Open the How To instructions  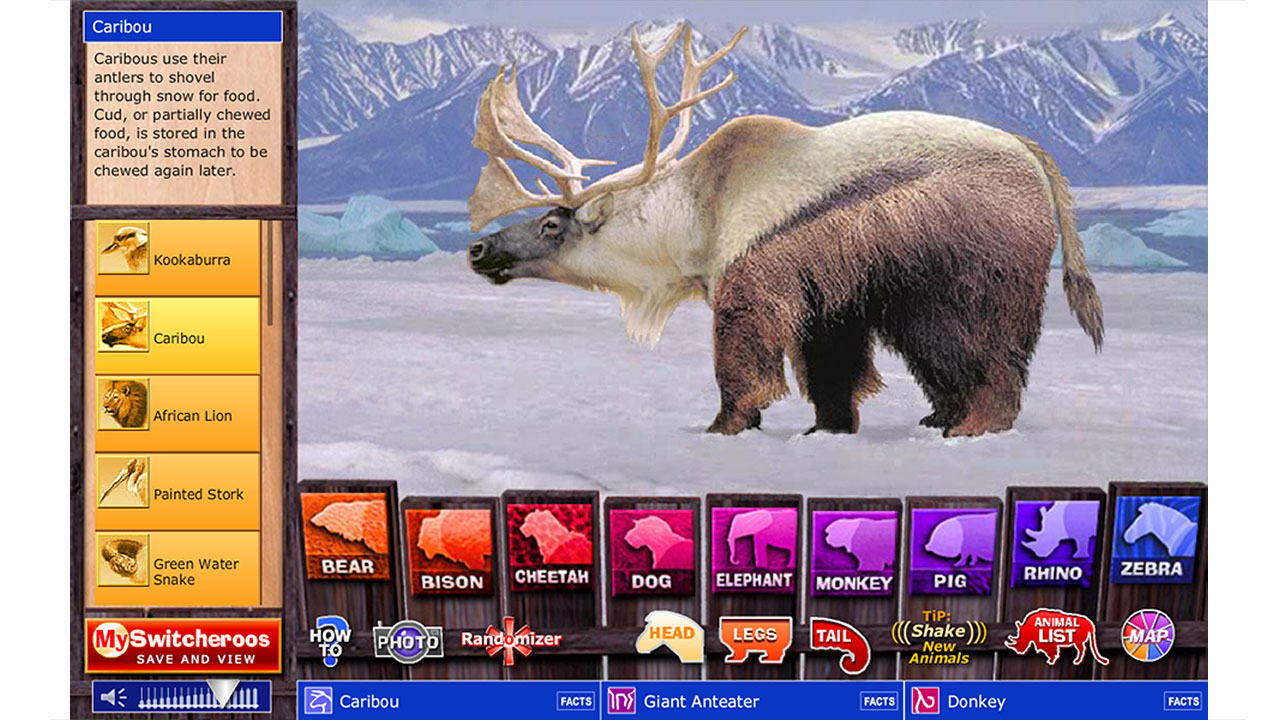click(x=330, y=638)
